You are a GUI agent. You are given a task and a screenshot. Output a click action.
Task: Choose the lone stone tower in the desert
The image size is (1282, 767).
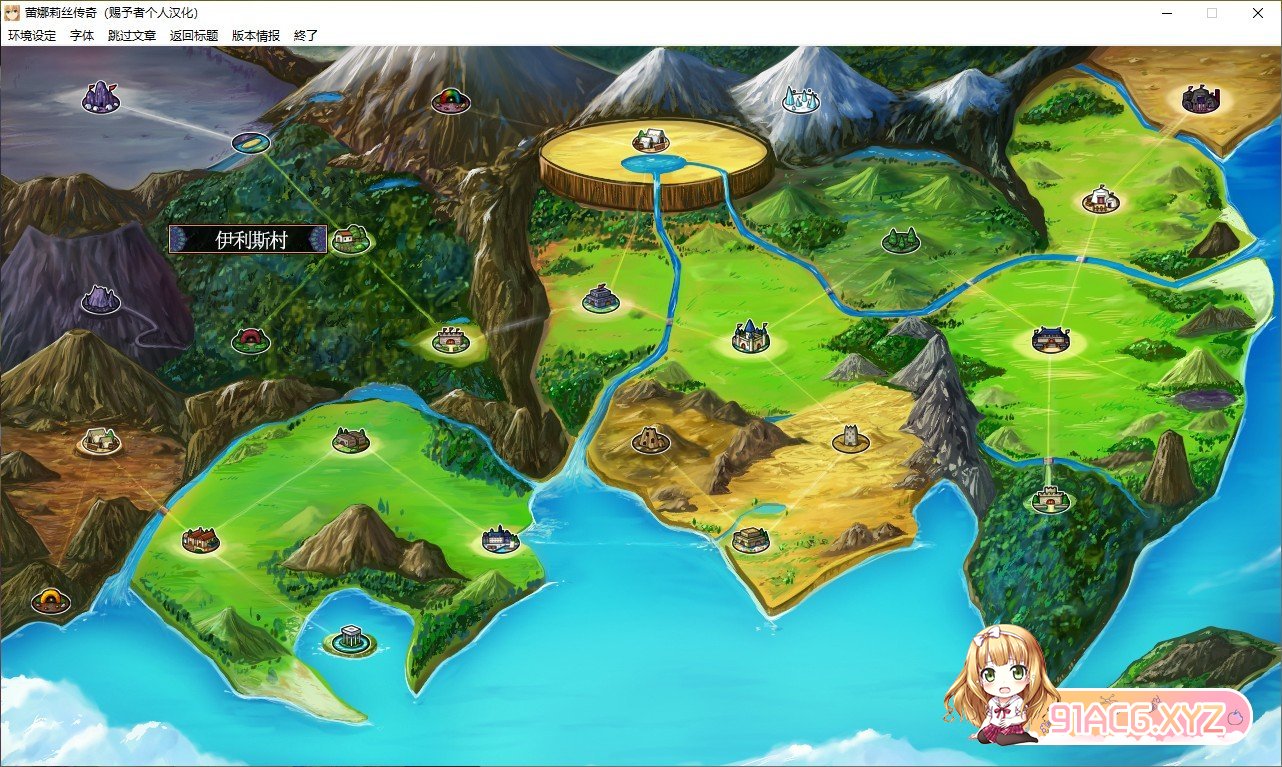851,438
